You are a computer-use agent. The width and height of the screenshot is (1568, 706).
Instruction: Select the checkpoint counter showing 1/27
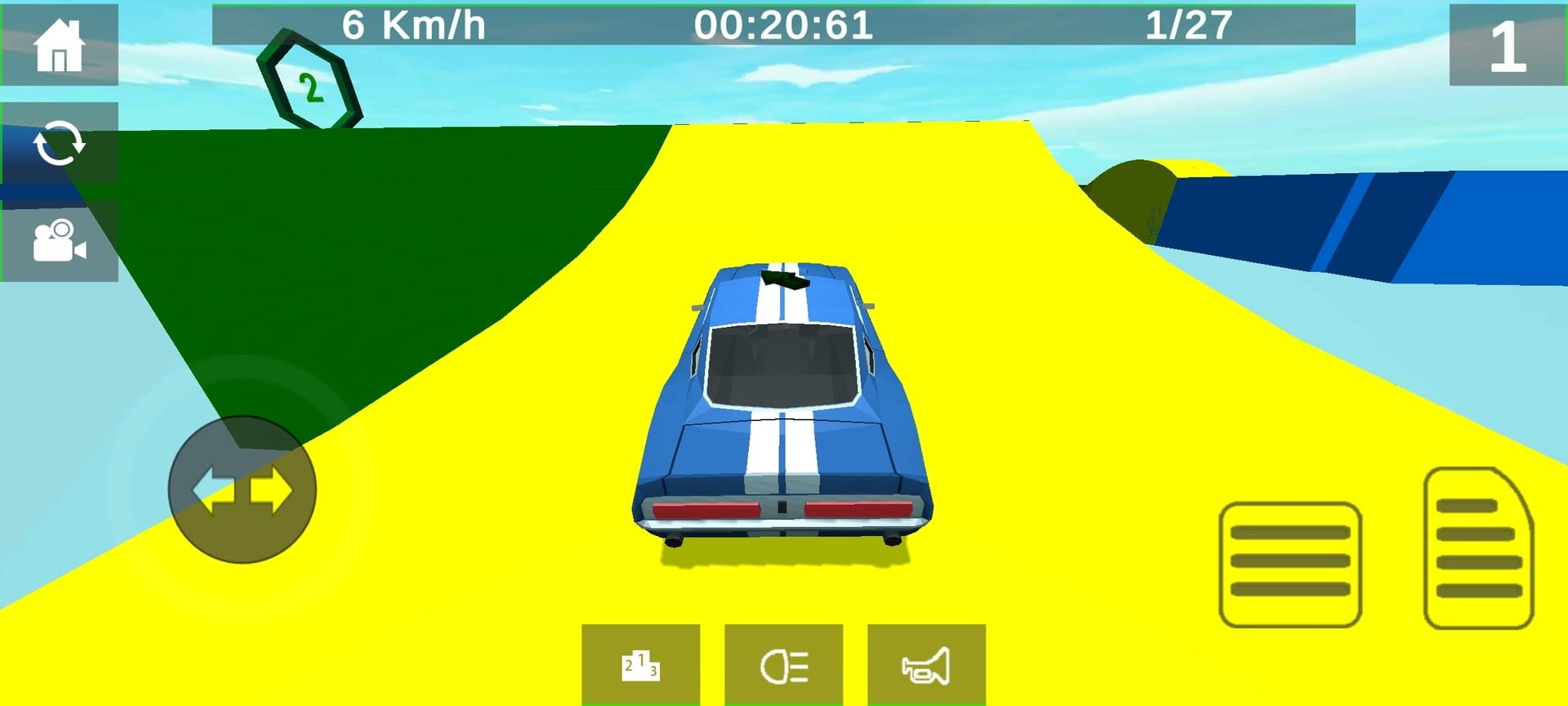[1188, 25]
